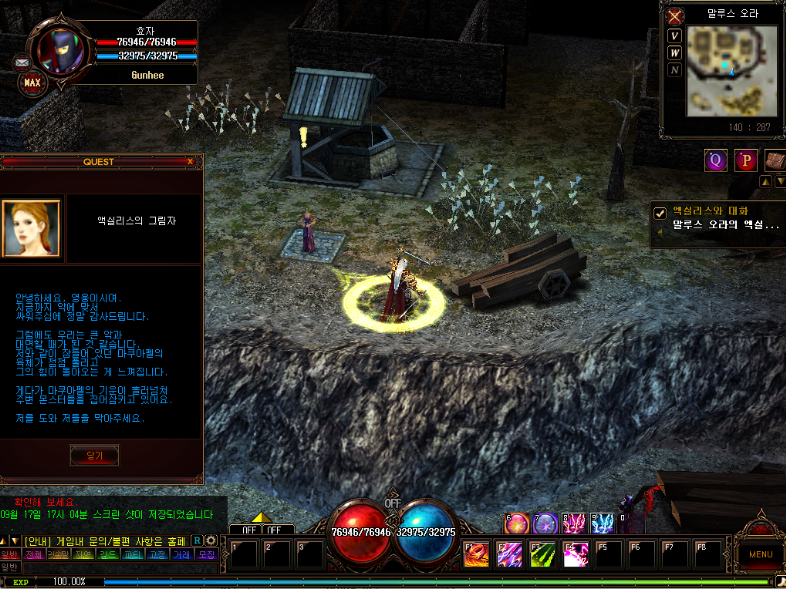Screen dimensions: 786x589
Task: Toggle the quest tracker checkbox
Action: pyautogui.click(x=660, y=212)
